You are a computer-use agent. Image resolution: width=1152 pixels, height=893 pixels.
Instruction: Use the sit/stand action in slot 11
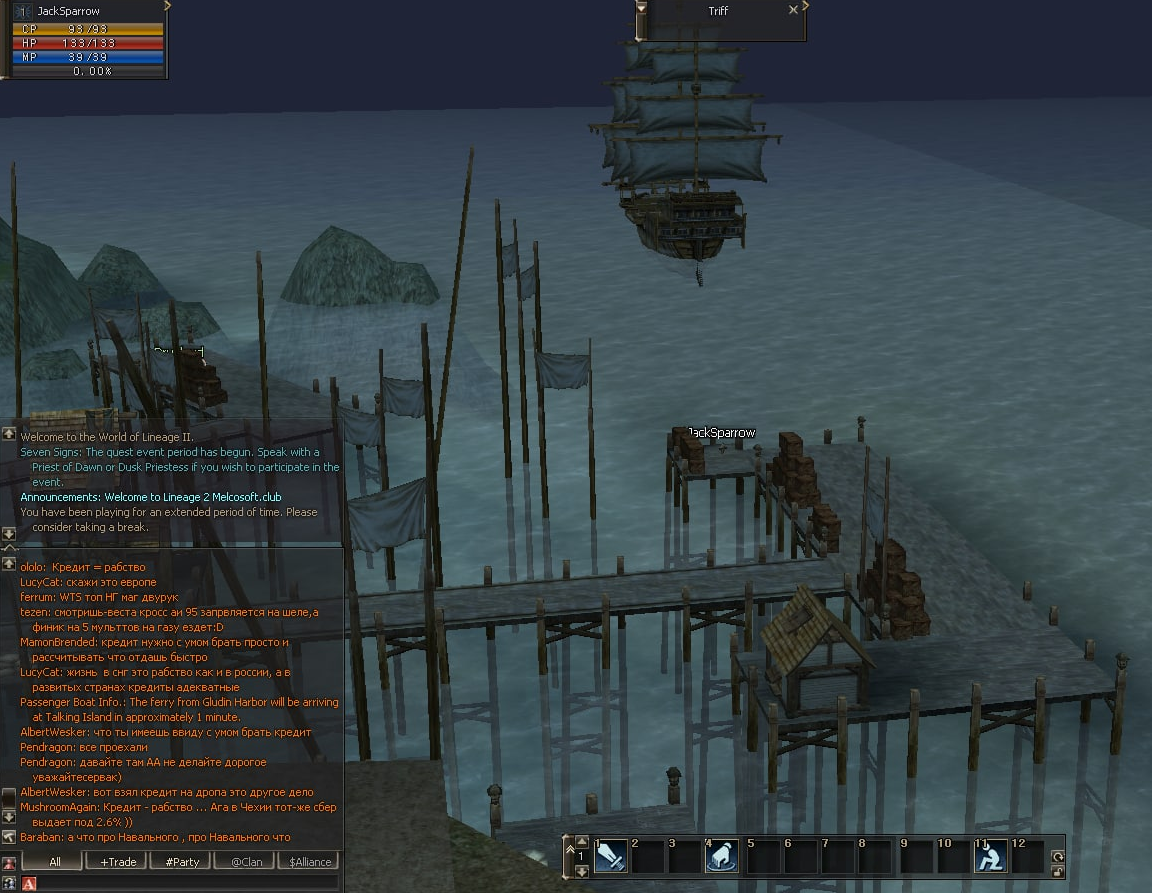coord(990,856)
